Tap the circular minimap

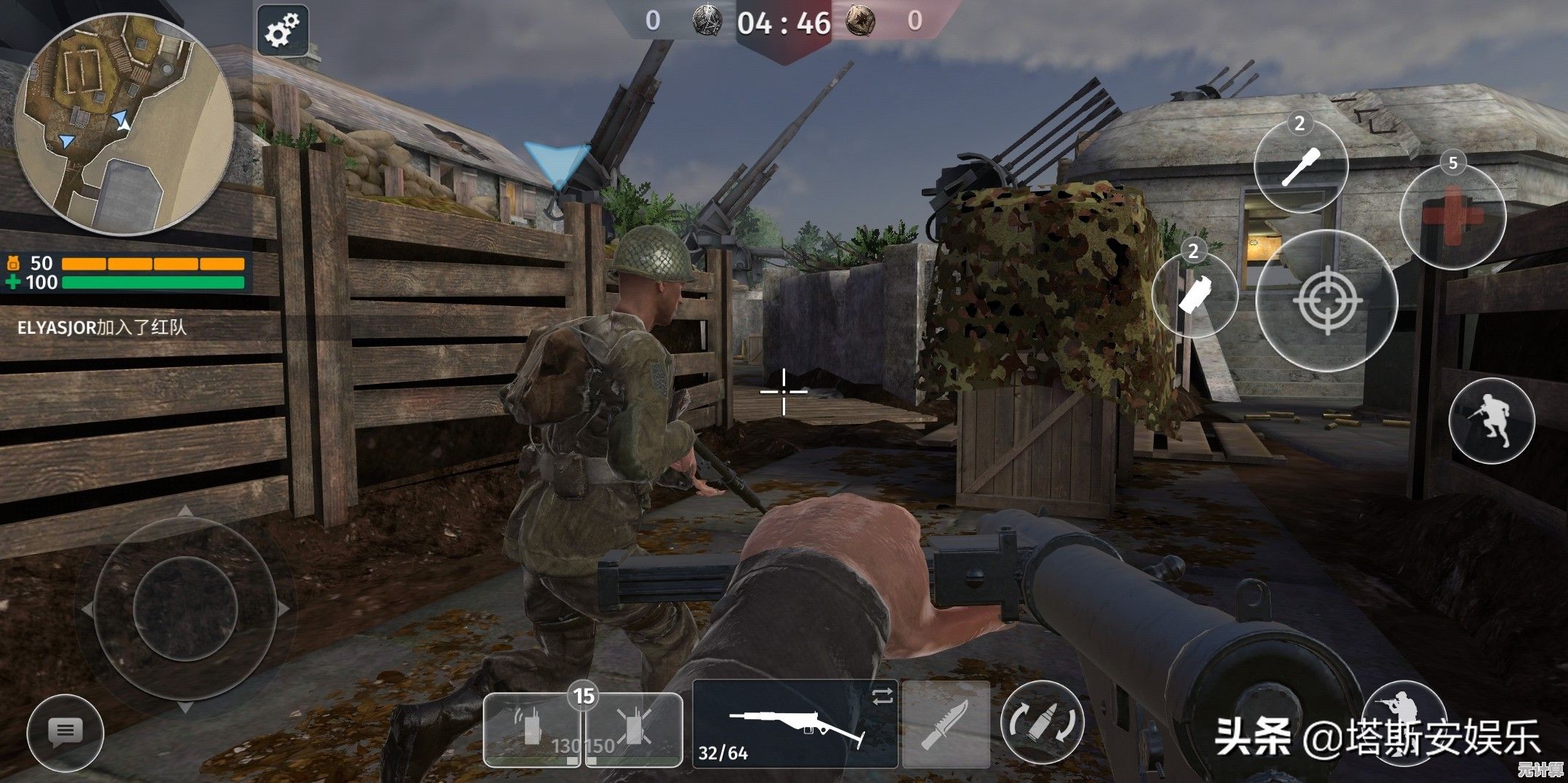pos(124,124)
